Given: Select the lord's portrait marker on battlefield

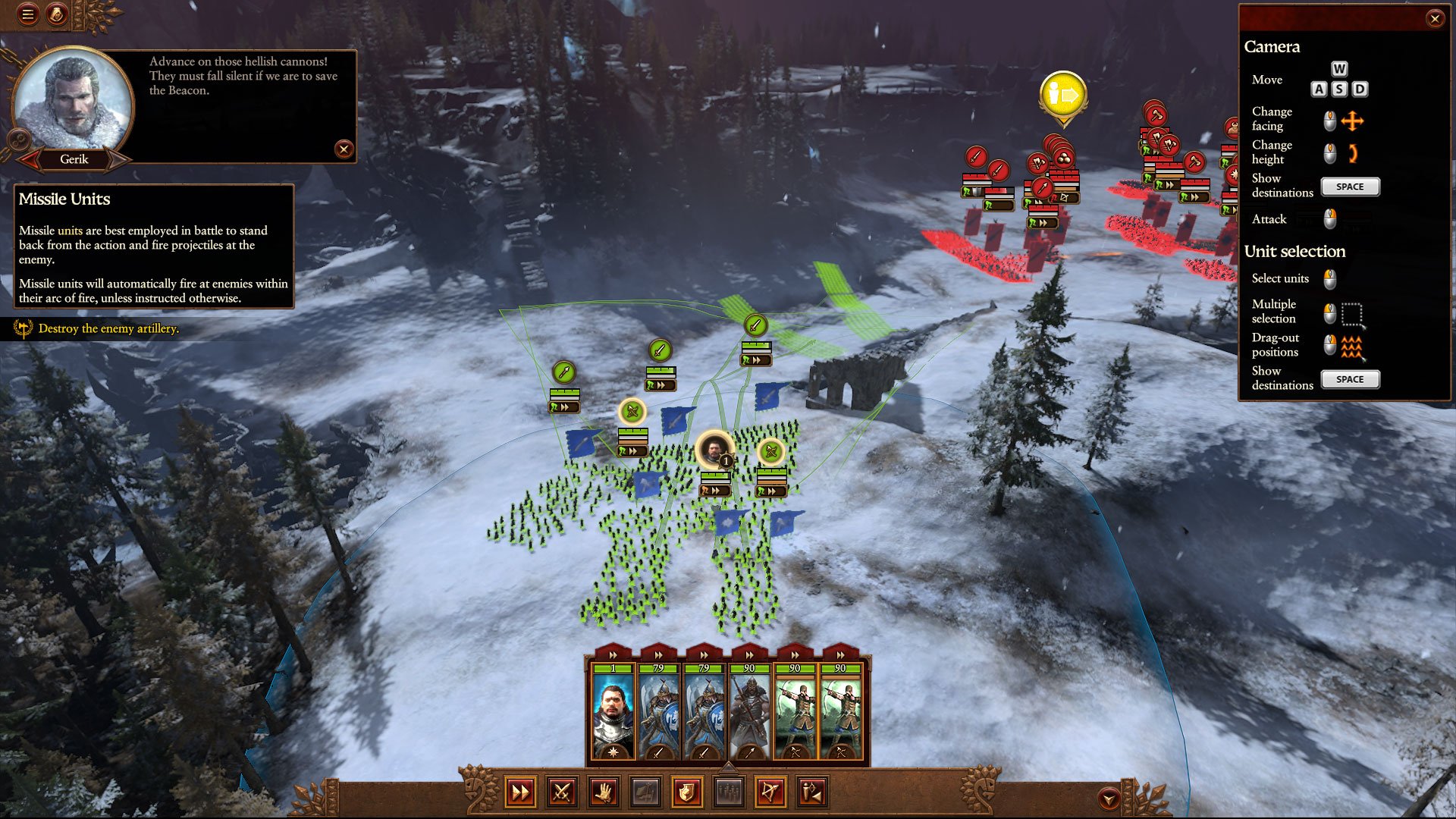Looking at the screenshot, I should 714,449.
